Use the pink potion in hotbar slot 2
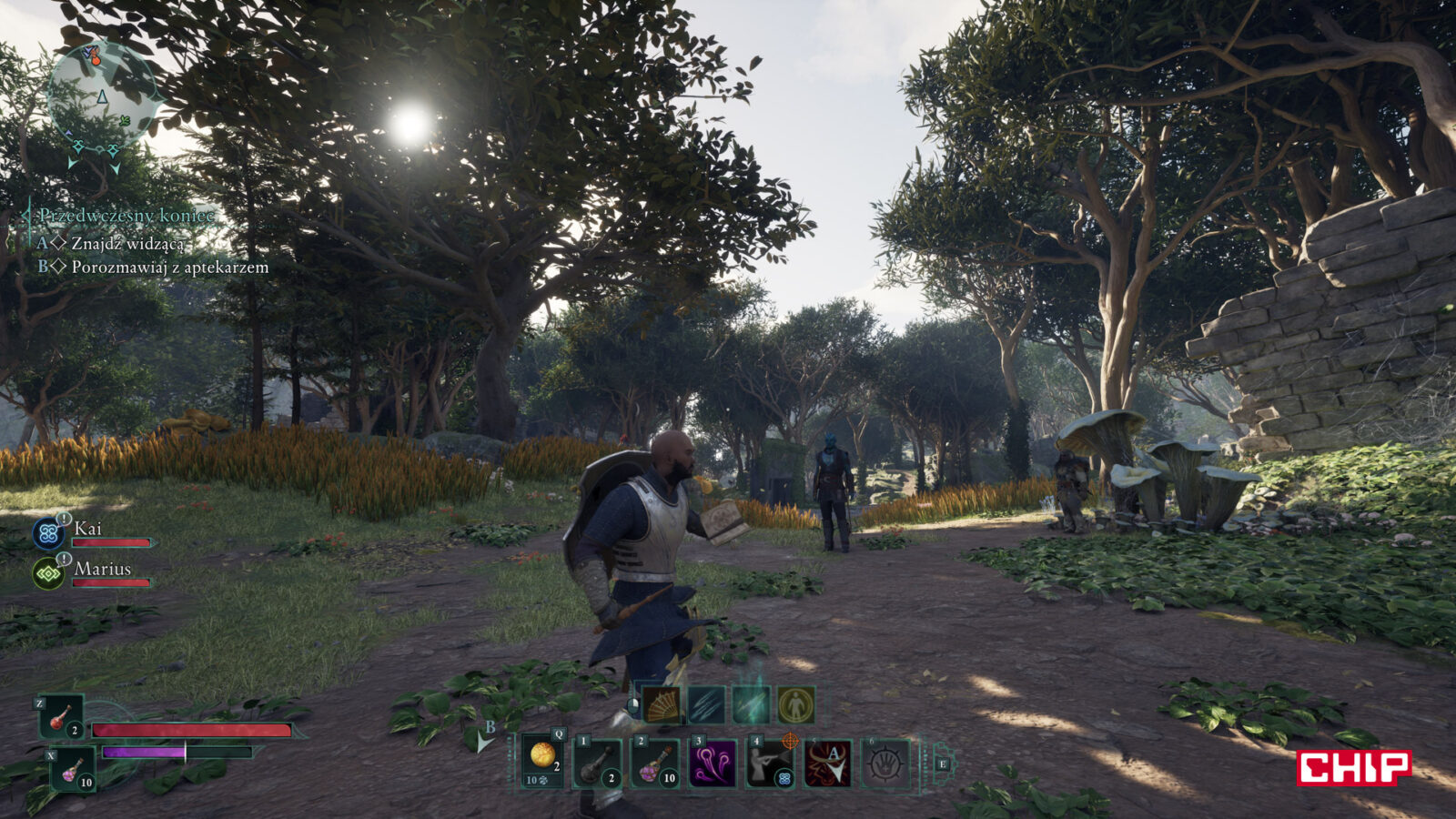This screenshot has height=819, width=1456. click(656, 763)
